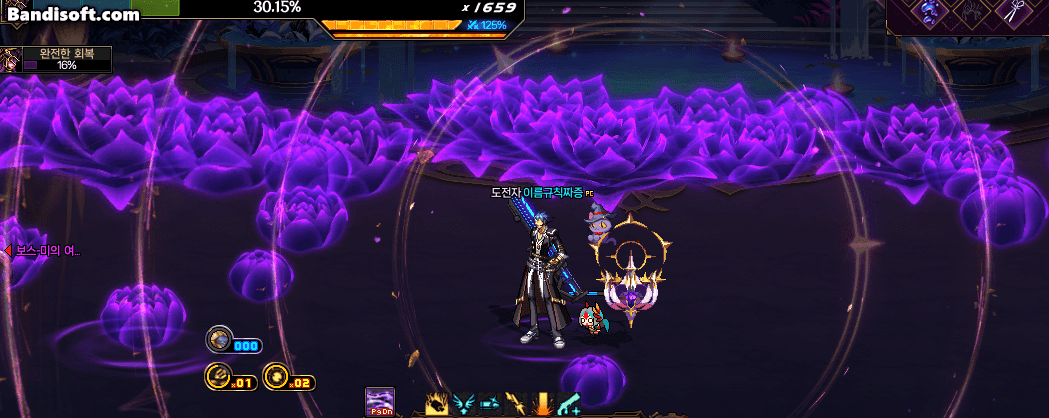Use the gold consumable marked x01
The height and width of the screenshot is (418, 1049).
point(219,377)
